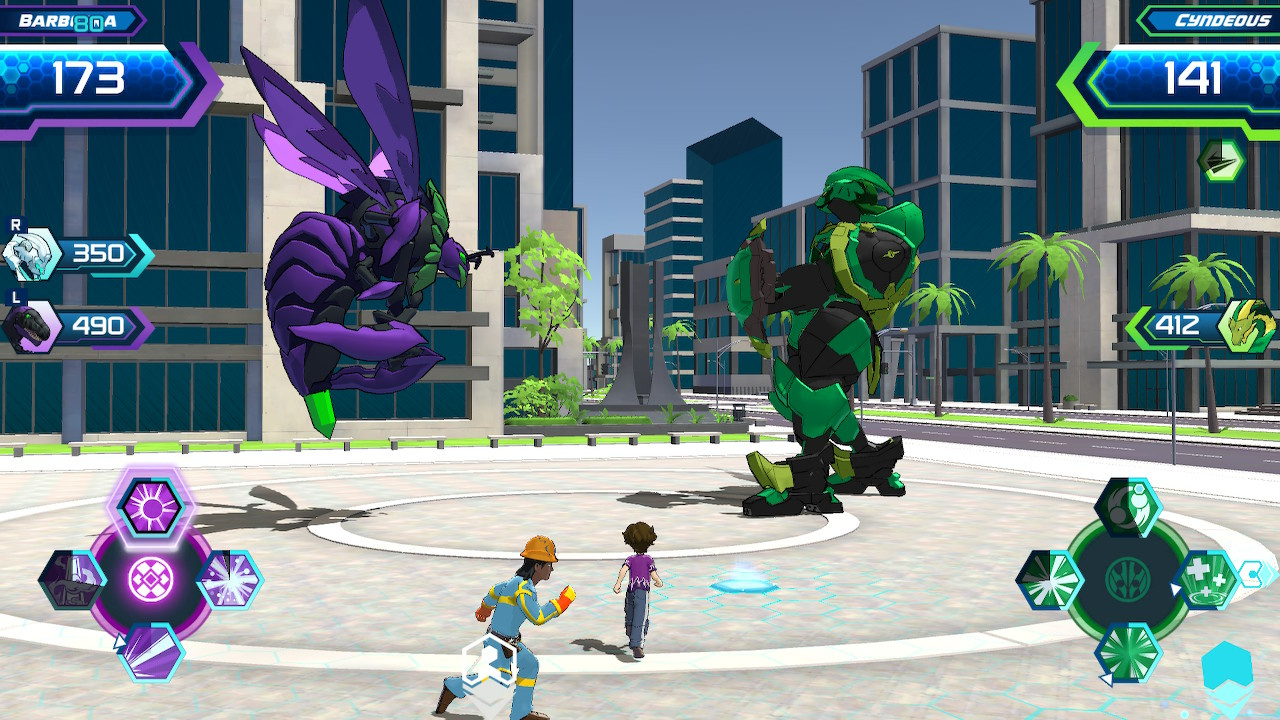
Task: Tap the solid cyan hexagon button
Action: coord(1226,668)
